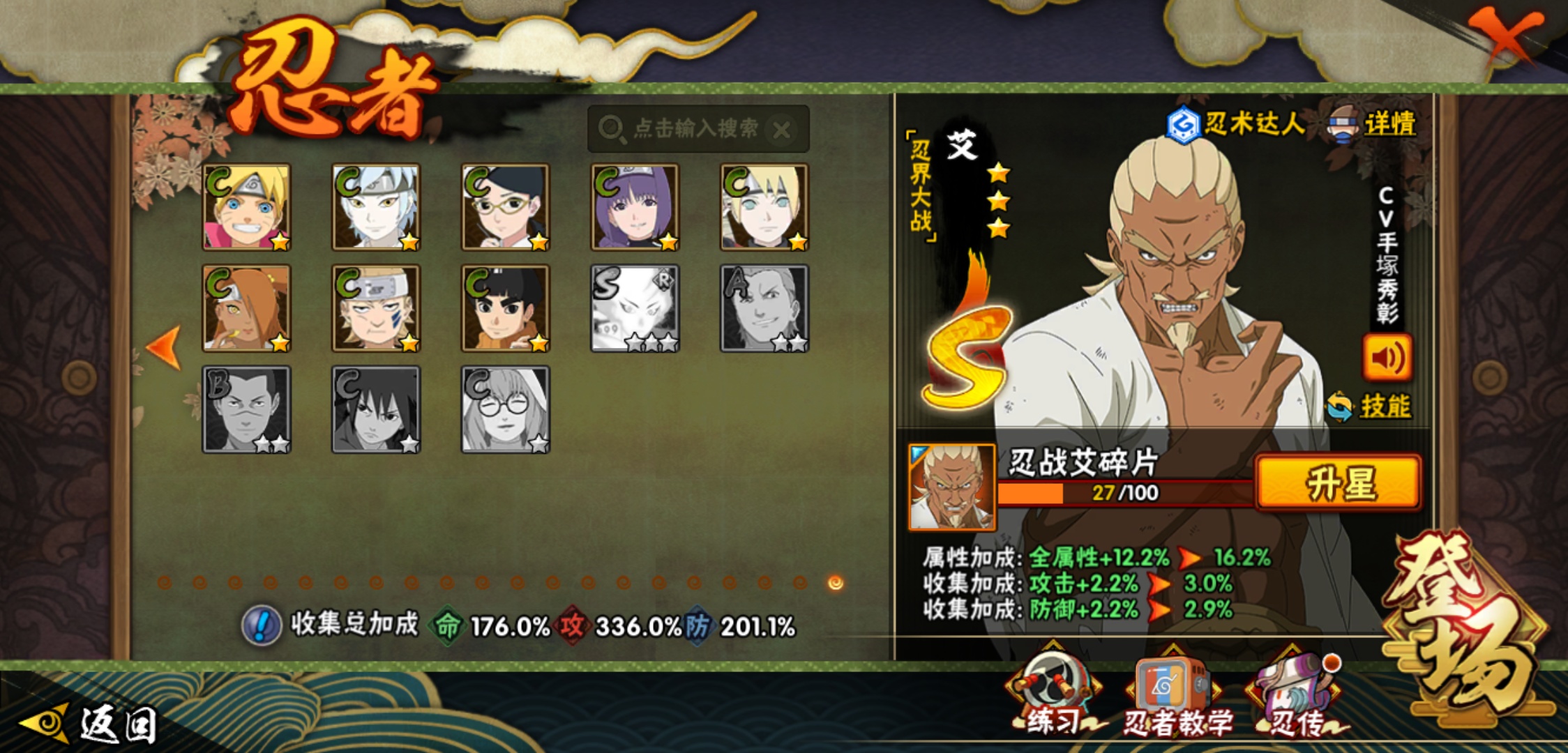1568x753 pixels.
Task: Select the Sarada glasses-girl portrait
Action: 506,207
